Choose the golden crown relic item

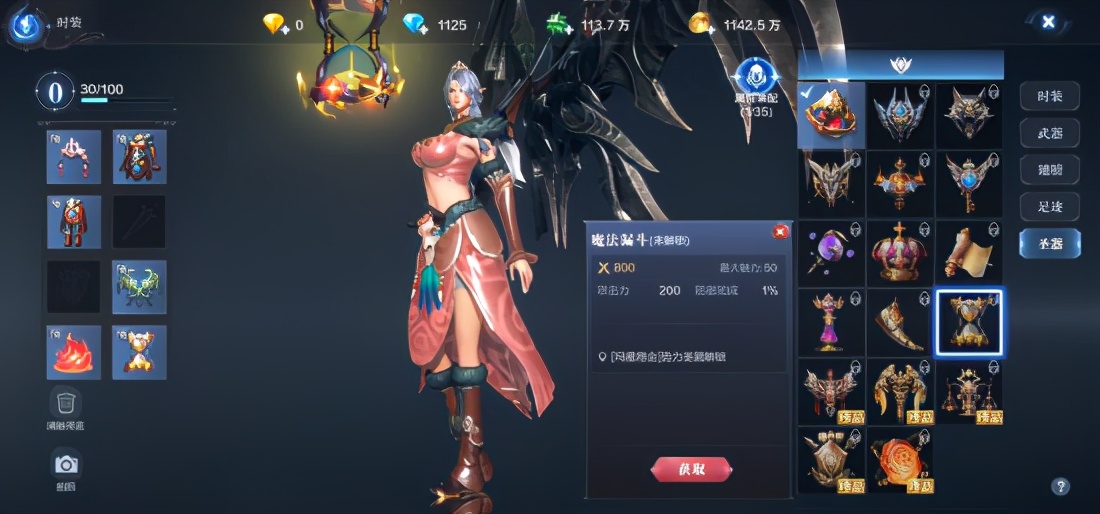pyautogui.click(x=900, y=253)
